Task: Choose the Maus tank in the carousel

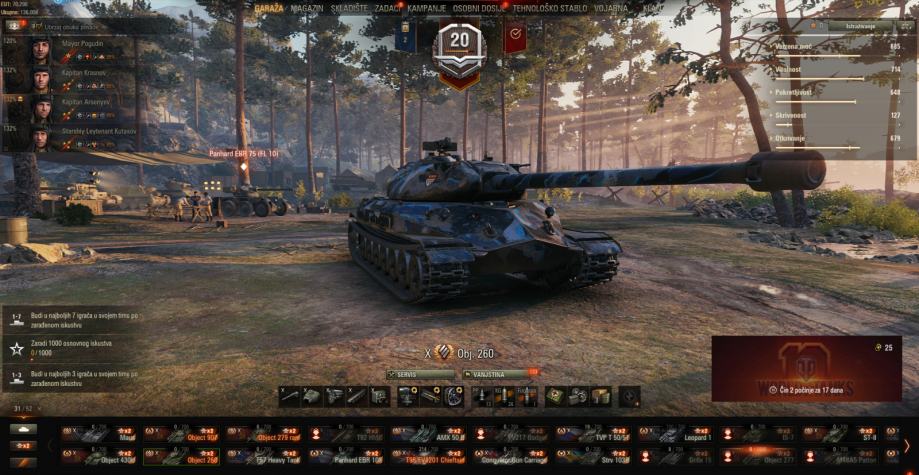Action: click(100, 434)
